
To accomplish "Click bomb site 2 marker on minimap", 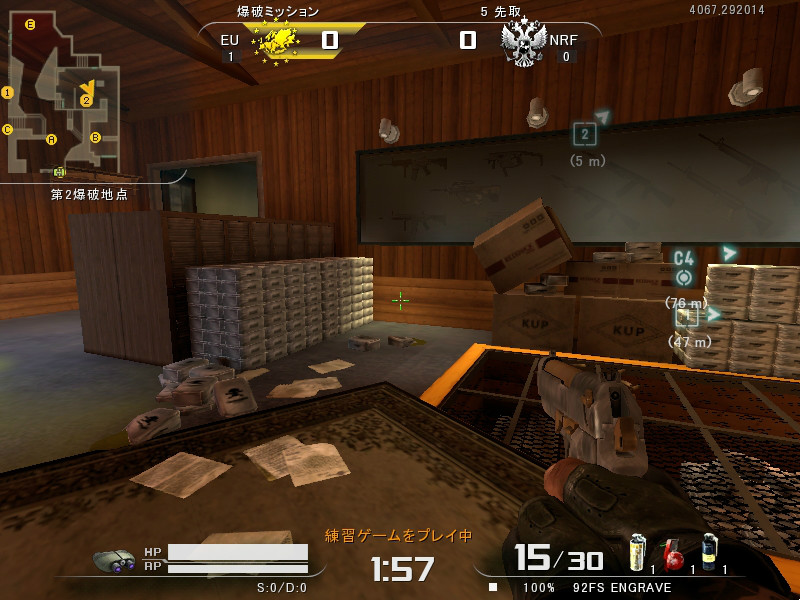I will (x=86, y=100).
